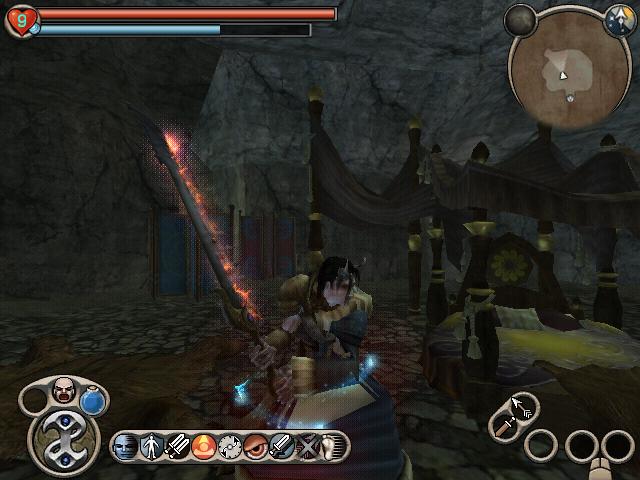
Task: Select the crossed-out X hotbar icon
Action: pyautogui.click(x=308, y=446)
